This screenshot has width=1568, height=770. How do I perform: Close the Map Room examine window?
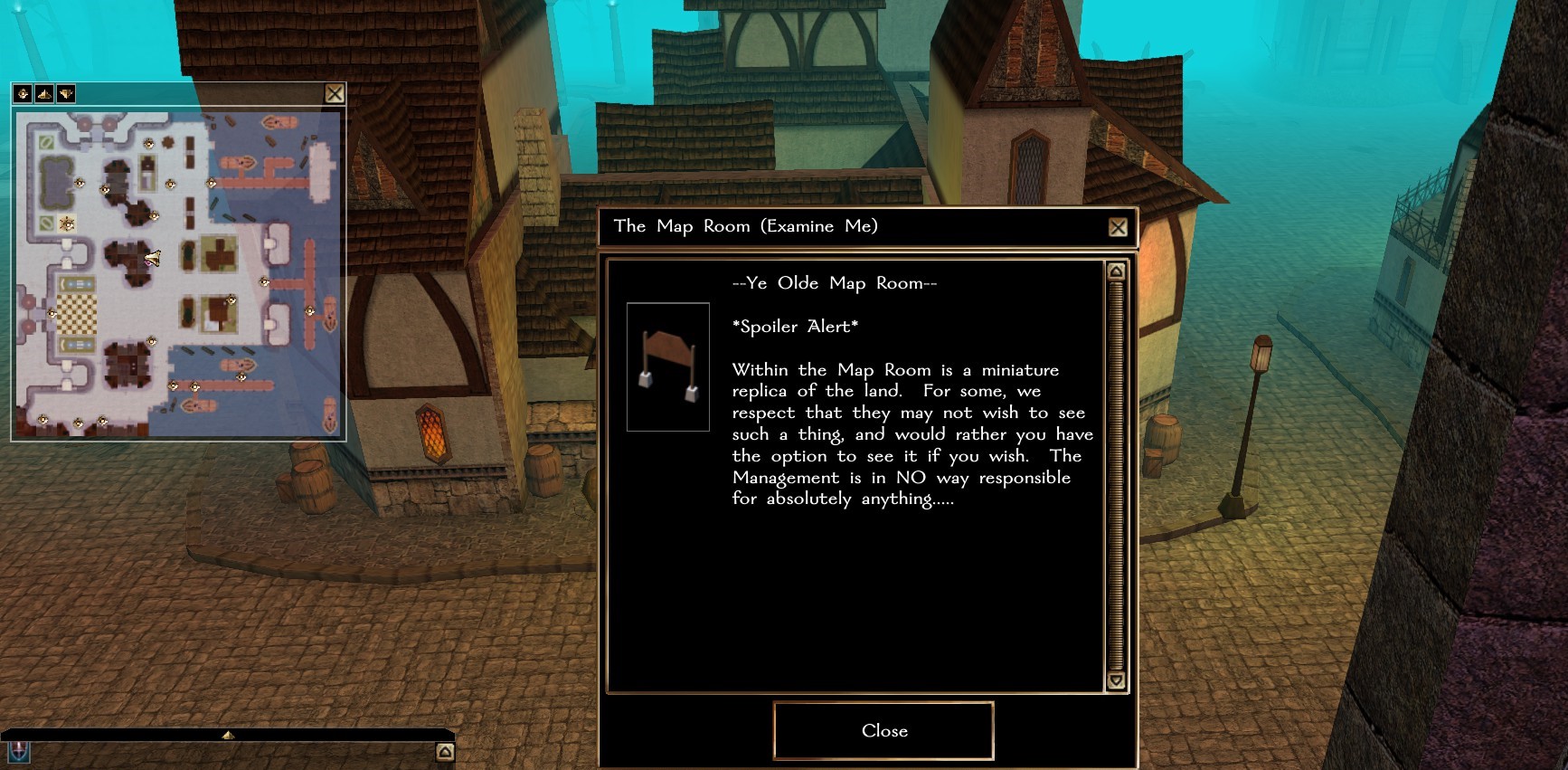pyautogui.click(x=1118, y=227)
